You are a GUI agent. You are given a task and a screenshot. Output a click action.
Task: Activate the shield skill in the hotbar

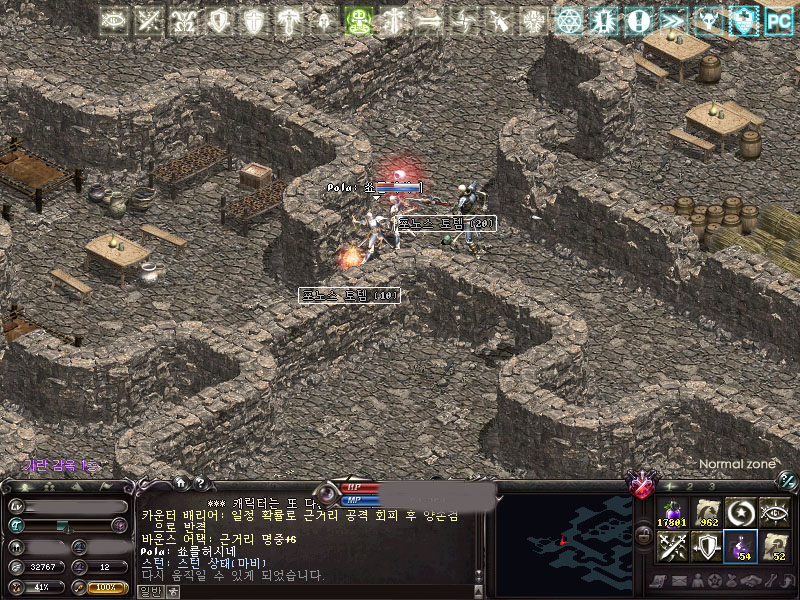706,546
